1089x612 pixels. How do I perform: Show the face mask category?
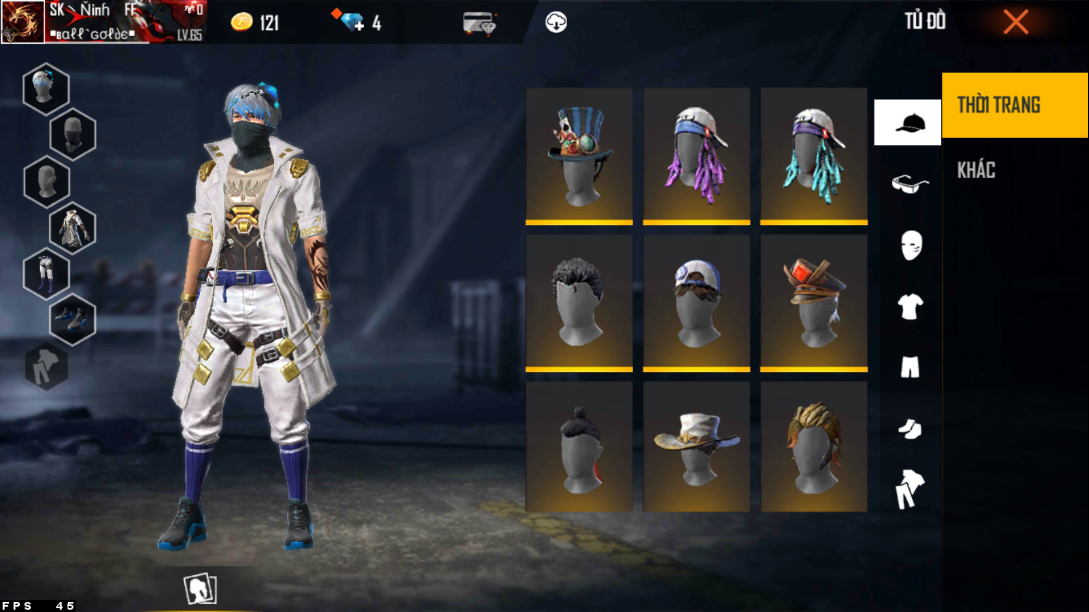(x=910, y=245)
